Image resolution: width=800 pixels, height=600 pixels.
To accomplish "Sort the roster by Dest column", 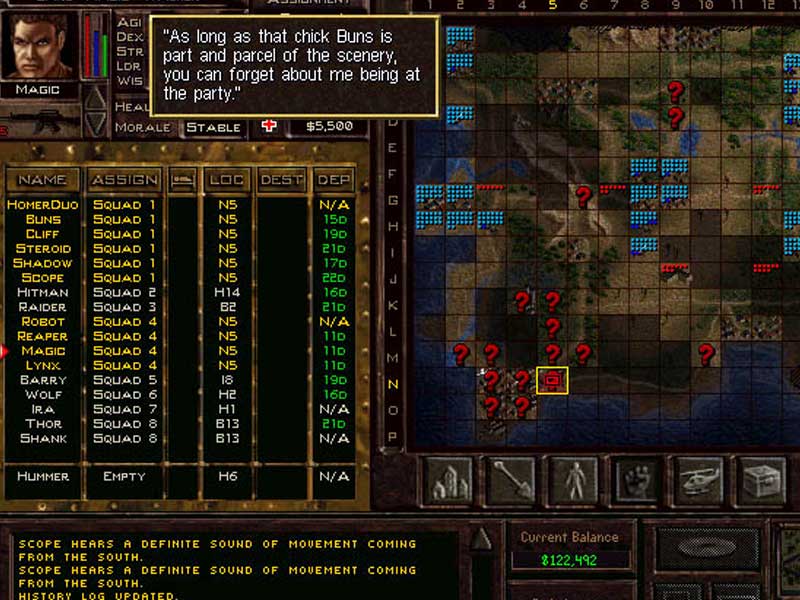I will tap(281, 180).
